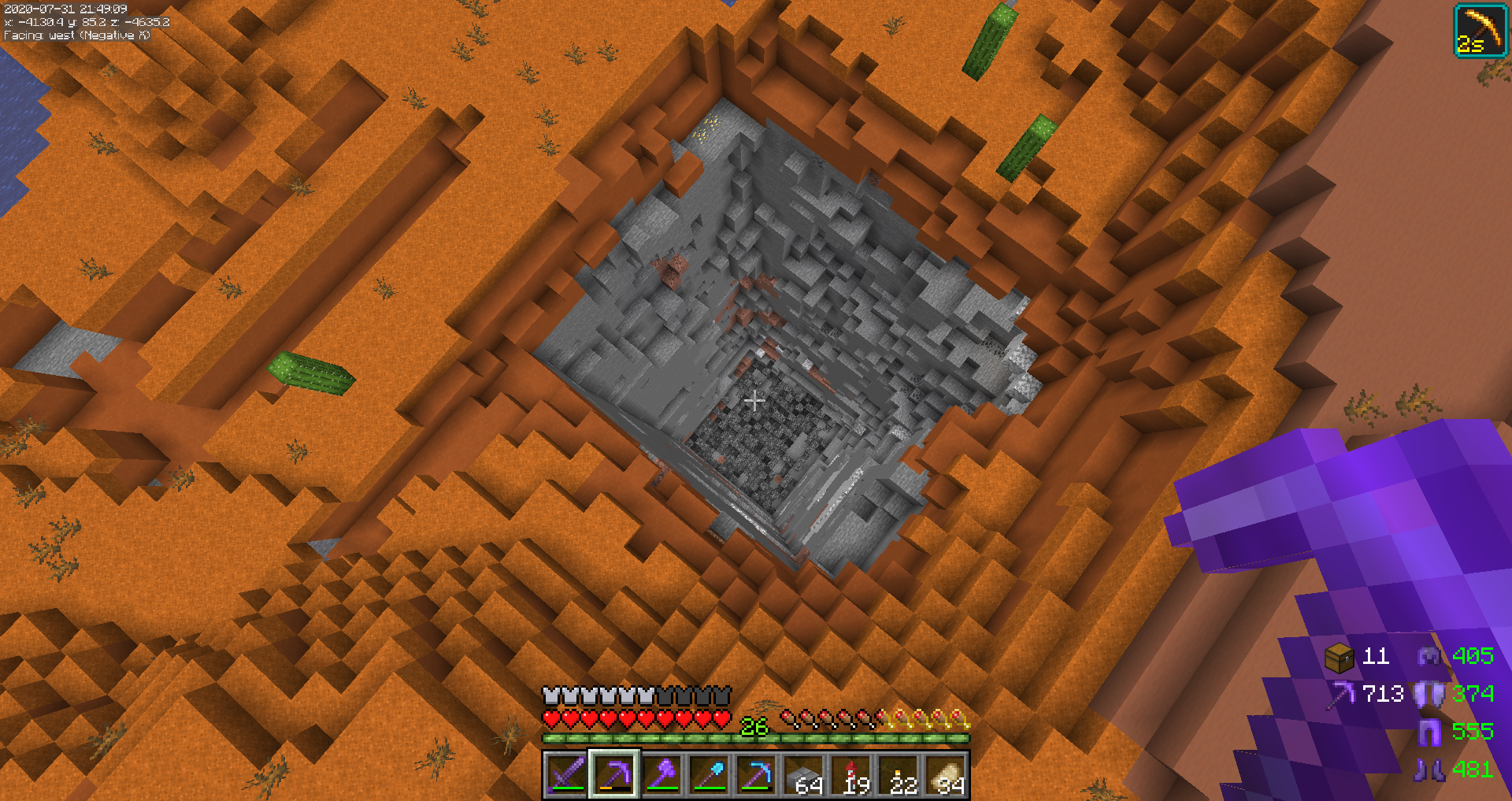Choose the enchanted netherite pickaxe slot

(x=614, y=774)
